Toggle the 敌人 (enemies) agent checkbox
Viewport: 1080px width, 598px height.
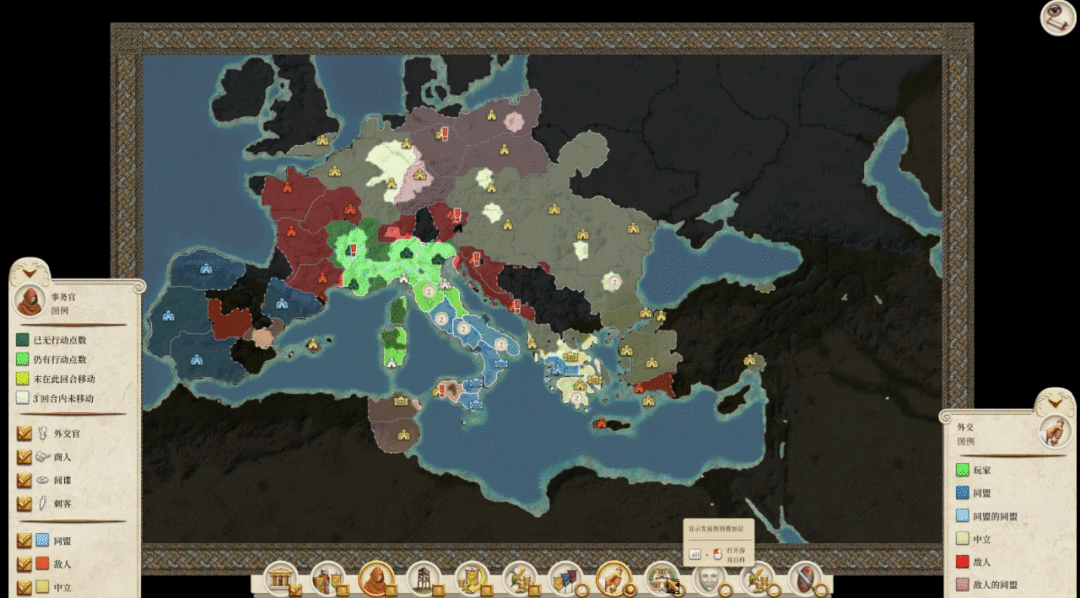click(x=26, y=565)
